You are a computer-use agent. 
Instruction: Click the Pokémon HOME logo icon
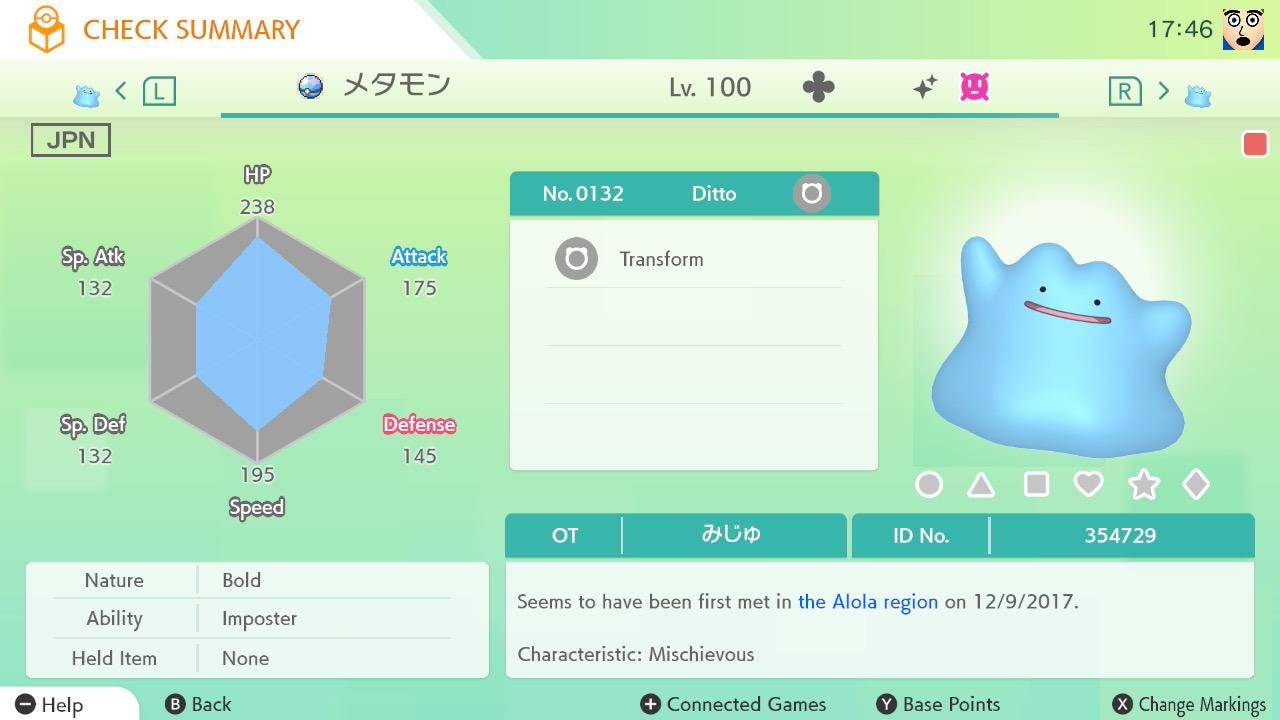[x=49, y=29]
